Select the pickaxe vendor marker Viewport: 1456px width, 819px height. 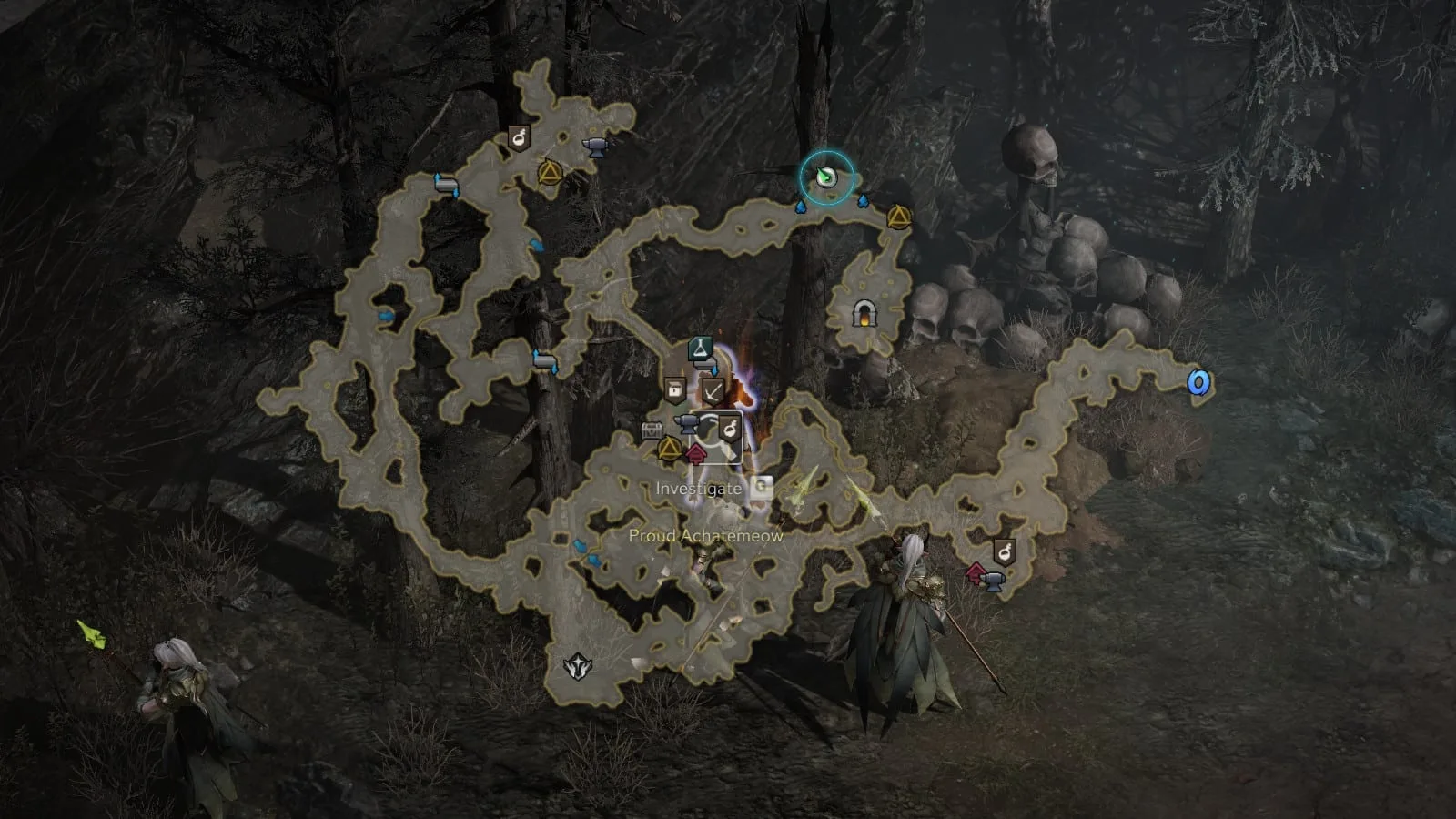tap(713, 391)
